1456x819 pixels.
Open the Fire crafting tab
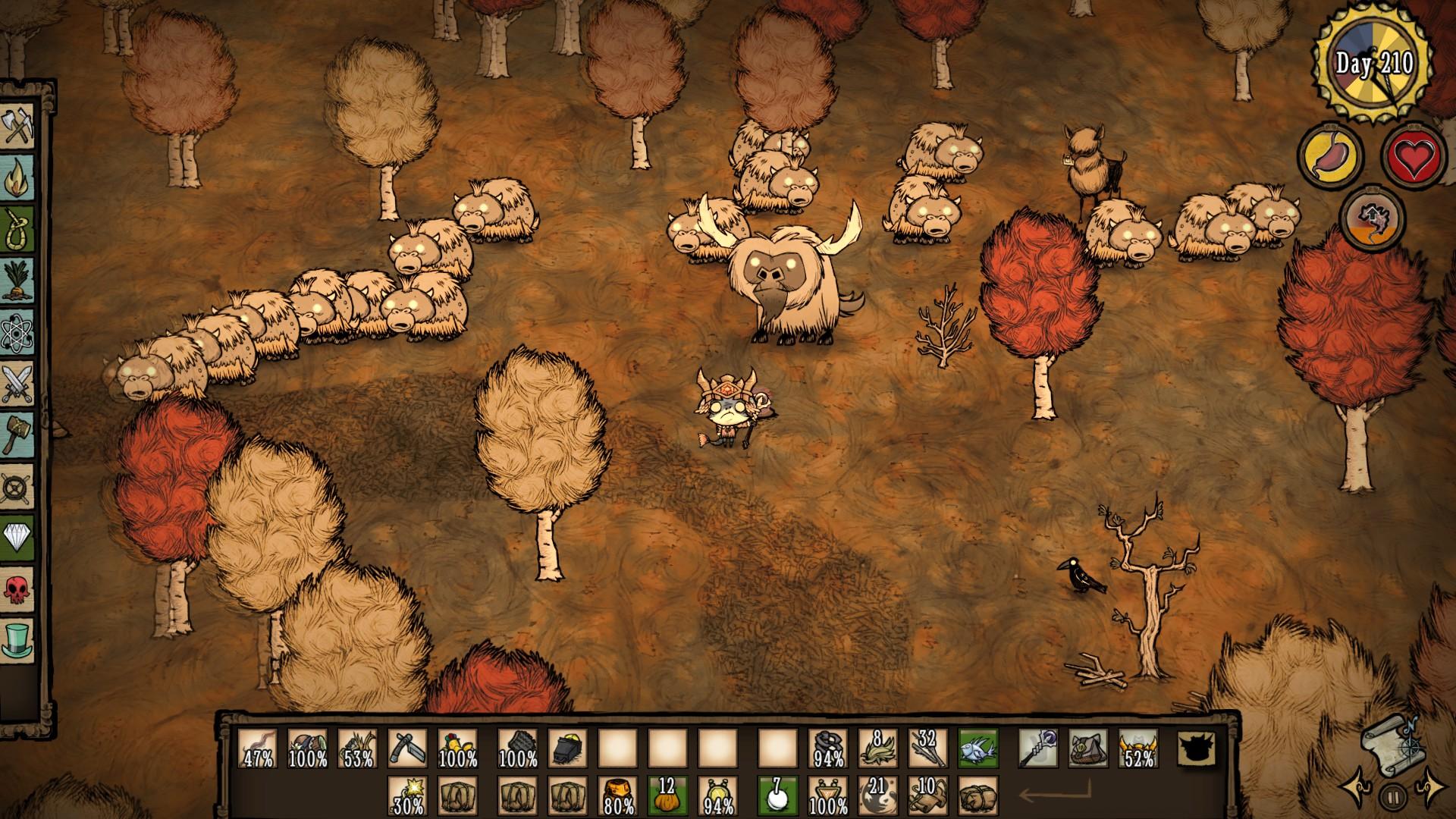pyautogui.click(x=18, y=177)
